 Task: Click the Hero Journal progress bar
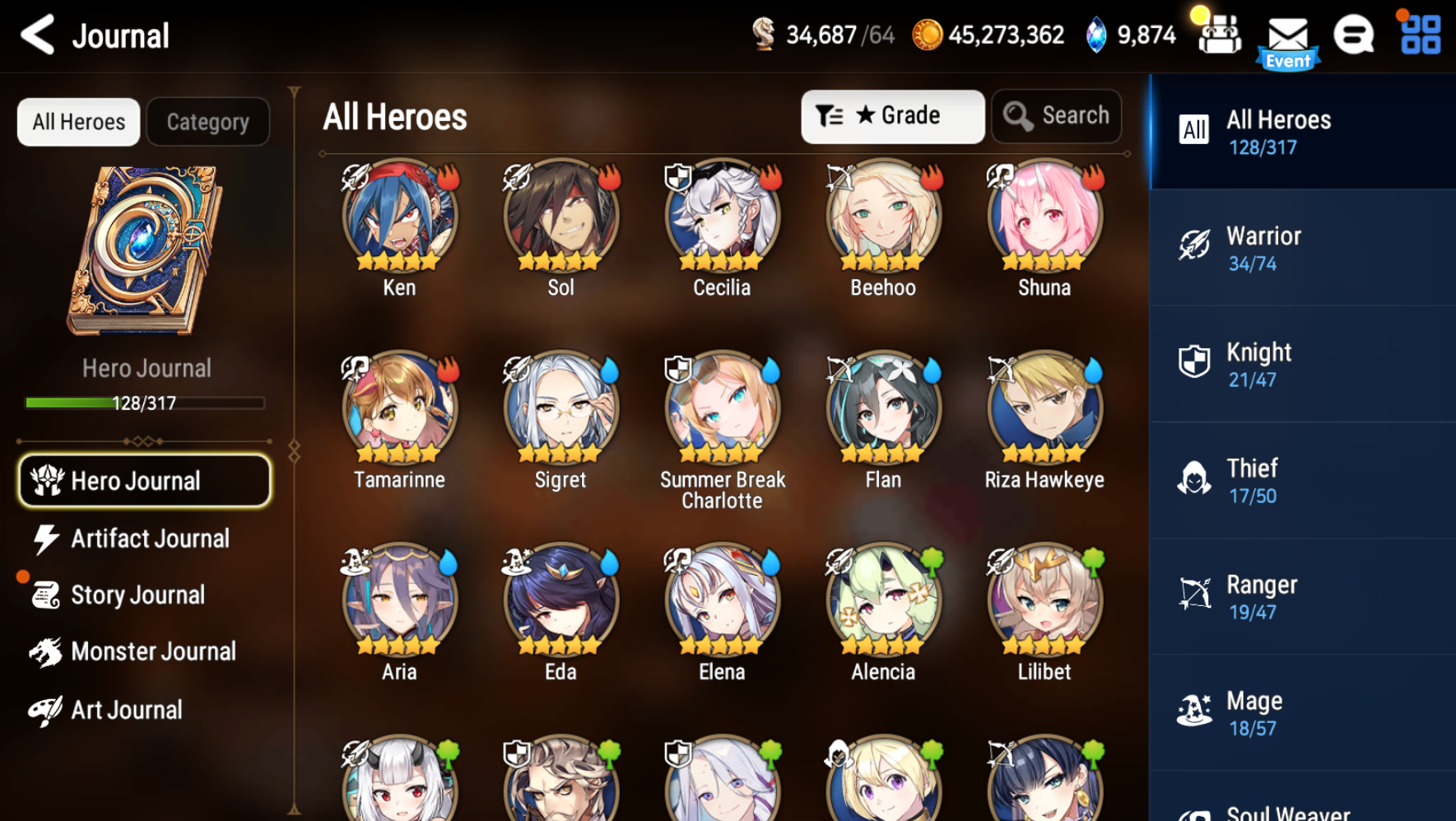[x=145, y=403]
